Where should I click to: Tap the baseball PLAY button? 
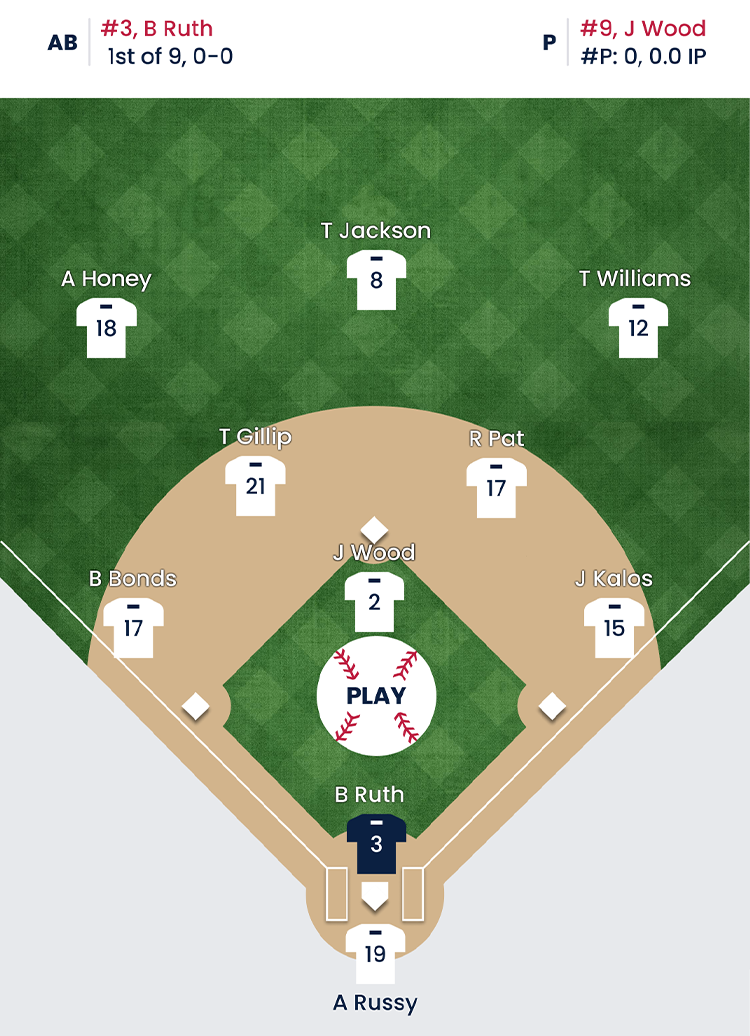(376, 696)
